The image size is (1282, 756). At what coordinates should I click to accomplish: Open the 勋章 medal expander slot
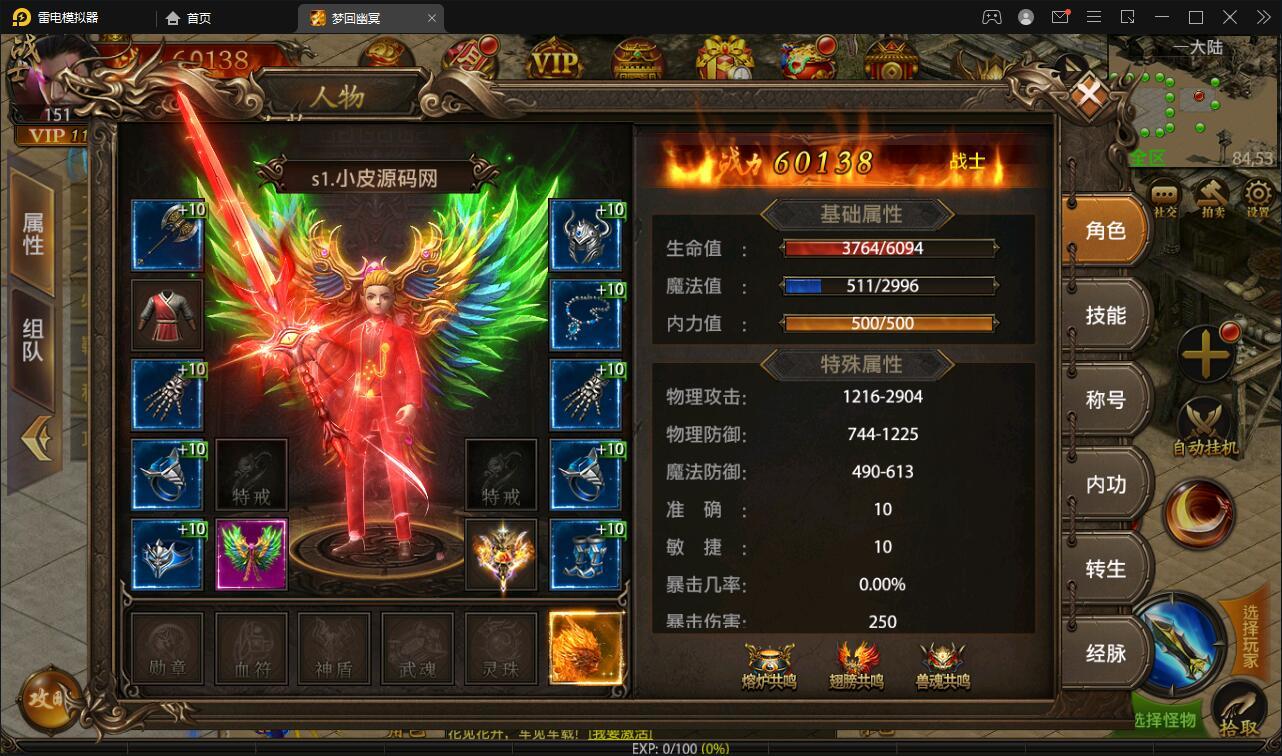coord(167,648)
